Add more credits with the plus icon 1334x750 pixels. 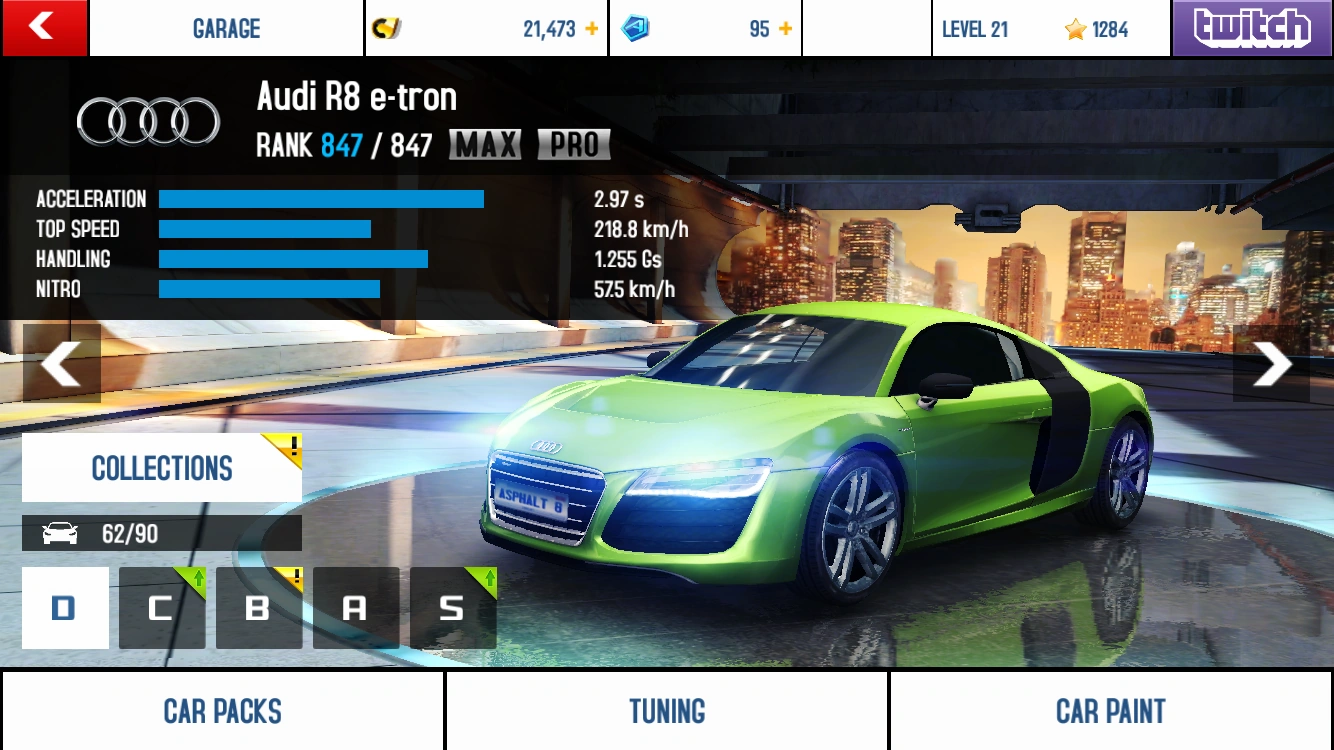coord(592,29)
